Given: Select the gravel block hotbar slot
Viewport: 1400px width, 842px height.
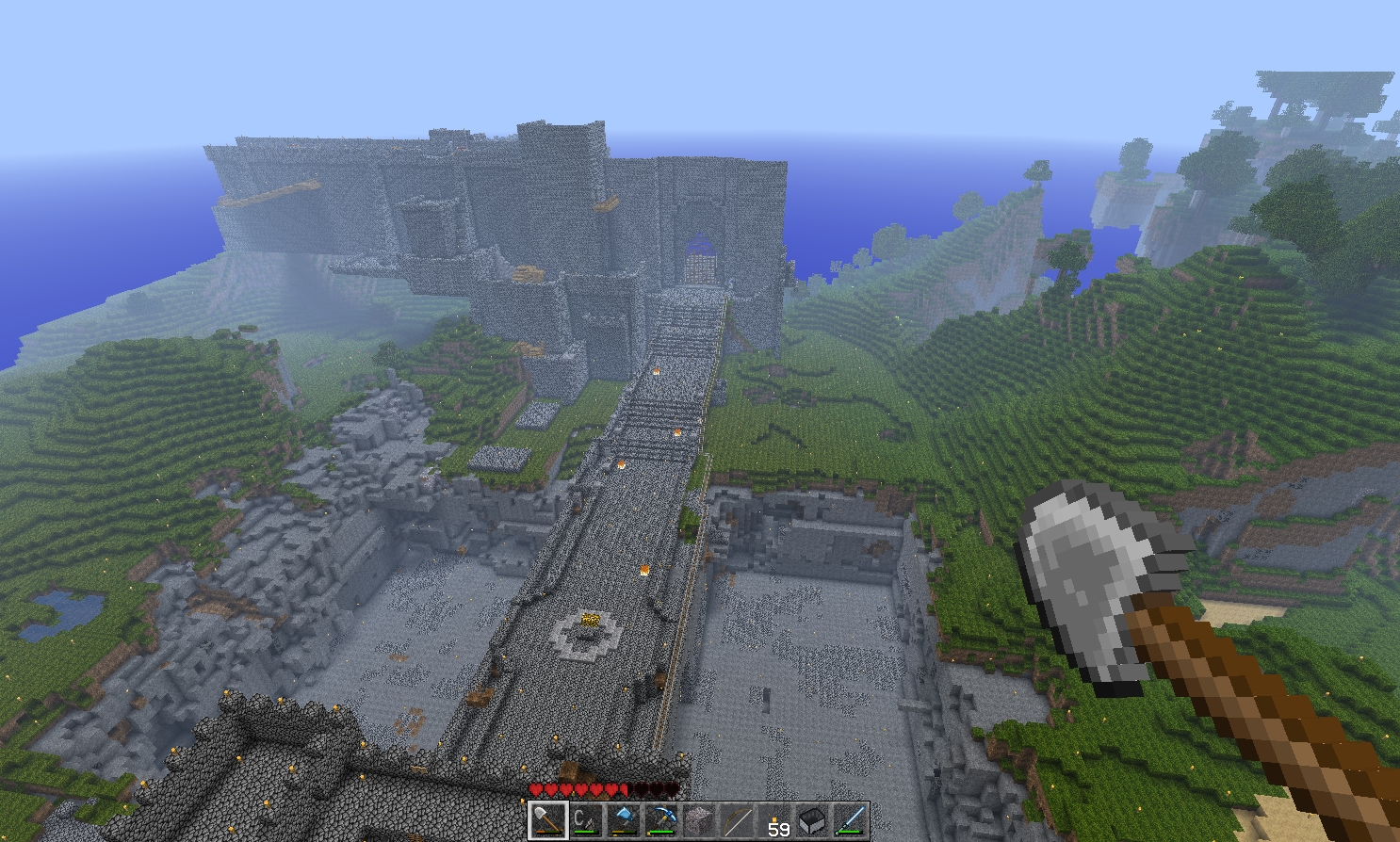Looking at the screenshot, I should (x=698, y=820).
